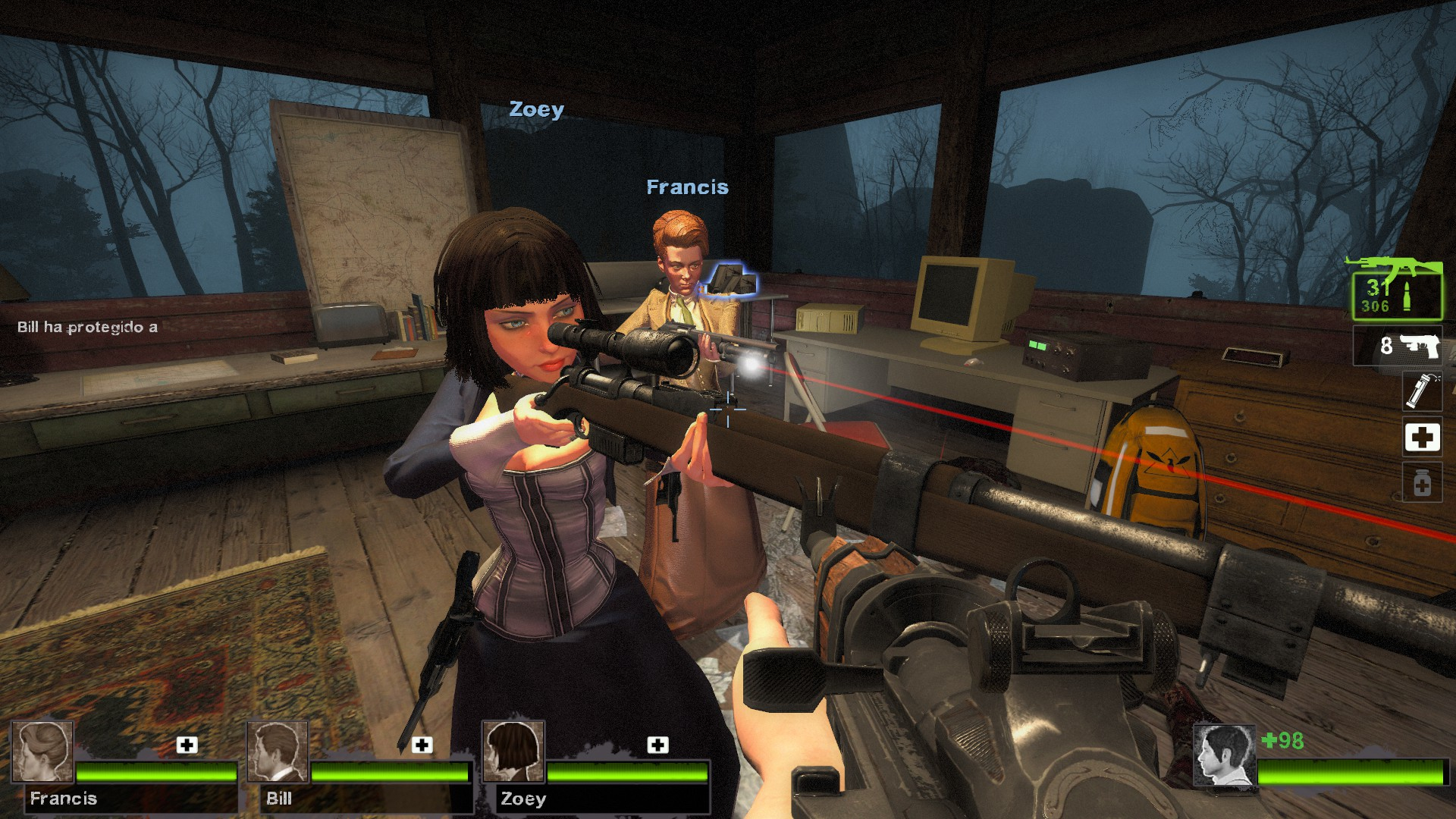
Task: Click the medkit icon above Bill's health
Action: tap(422, 745)
